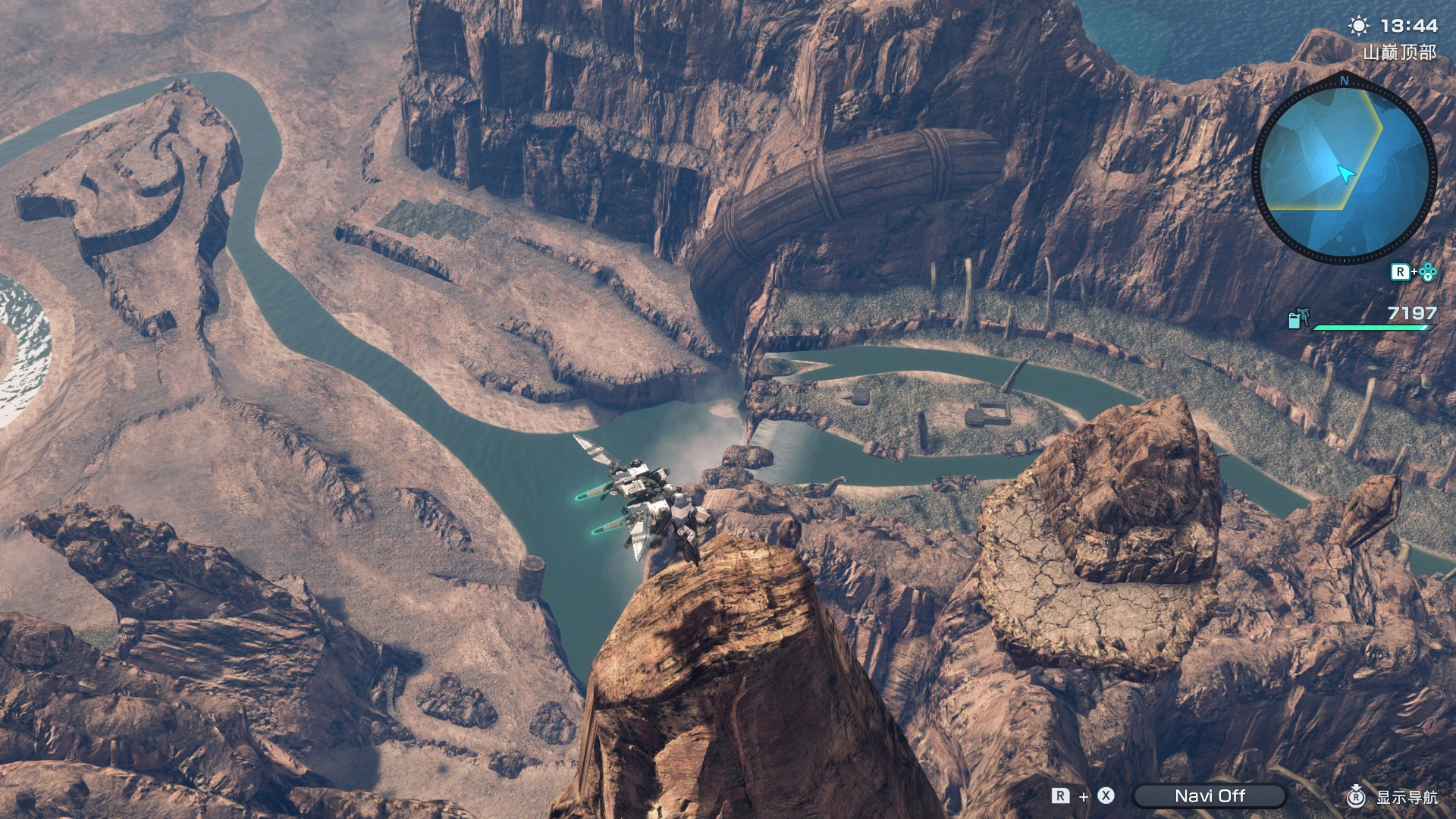This screenshot has width=1456, height=819.
Task: Toggle navigation off via the Navi Off control
Action: point(1211,795)
